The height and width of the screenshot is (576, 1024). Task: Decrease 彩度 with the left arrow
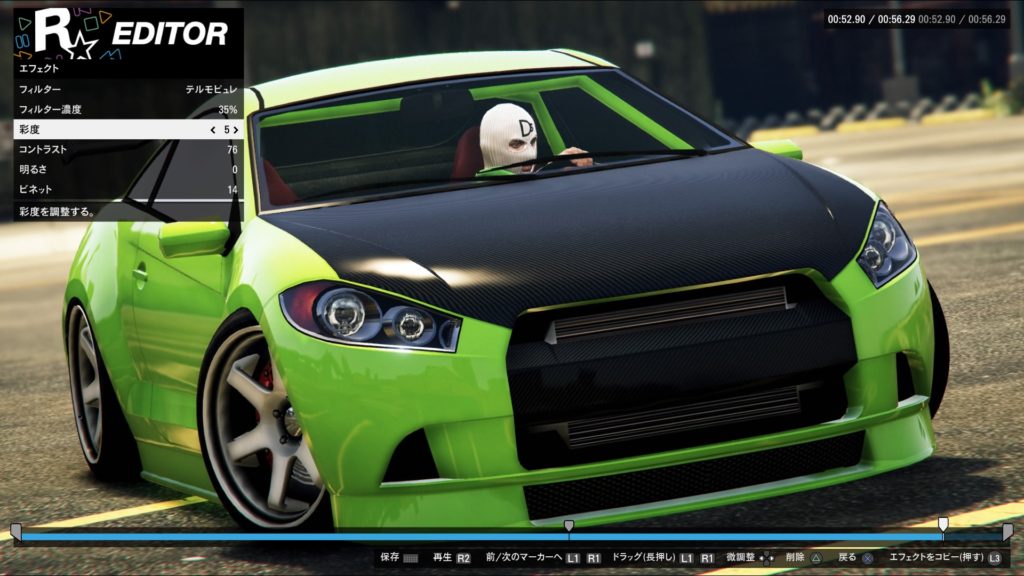tap(212, 130)
